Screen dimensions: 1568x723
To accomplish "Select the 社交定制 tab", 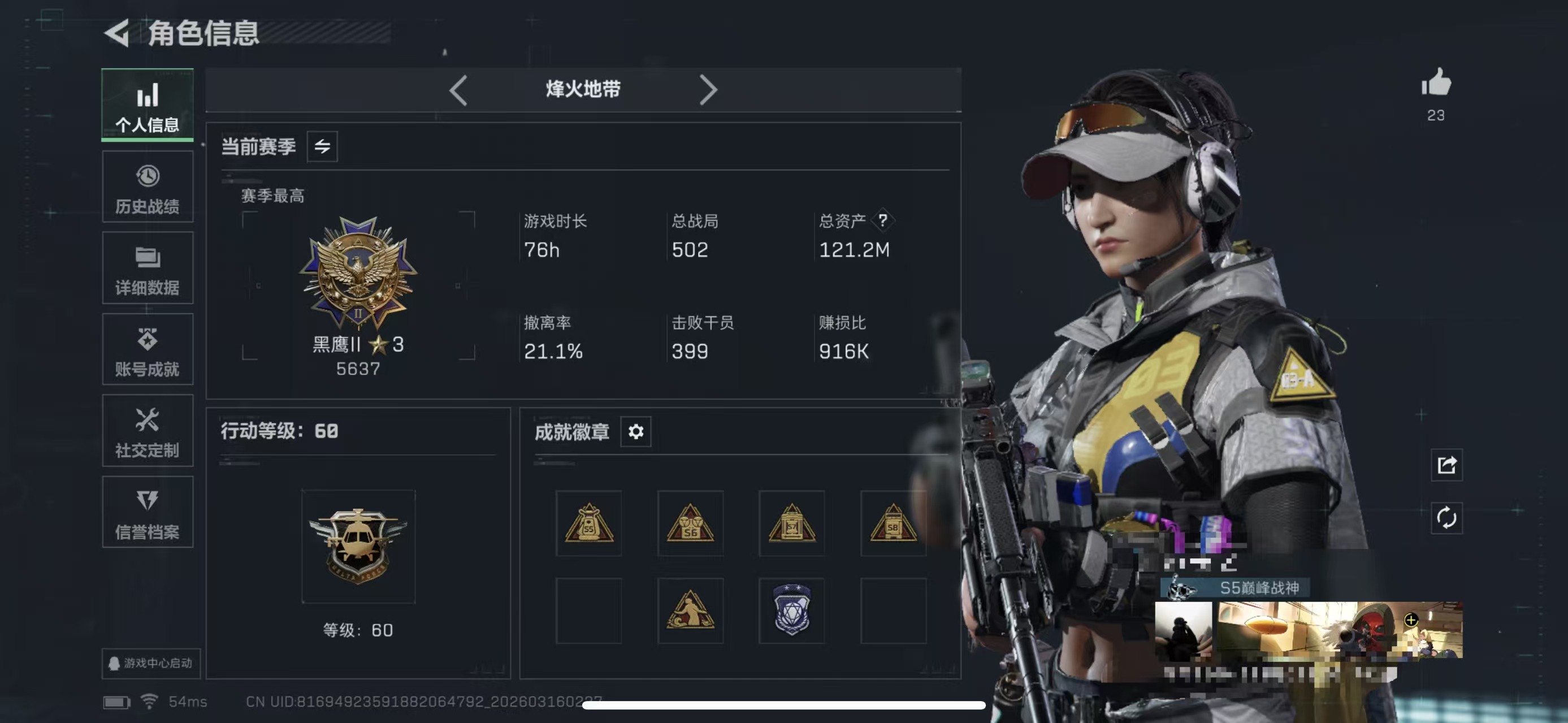I will [x=148, y=431].
